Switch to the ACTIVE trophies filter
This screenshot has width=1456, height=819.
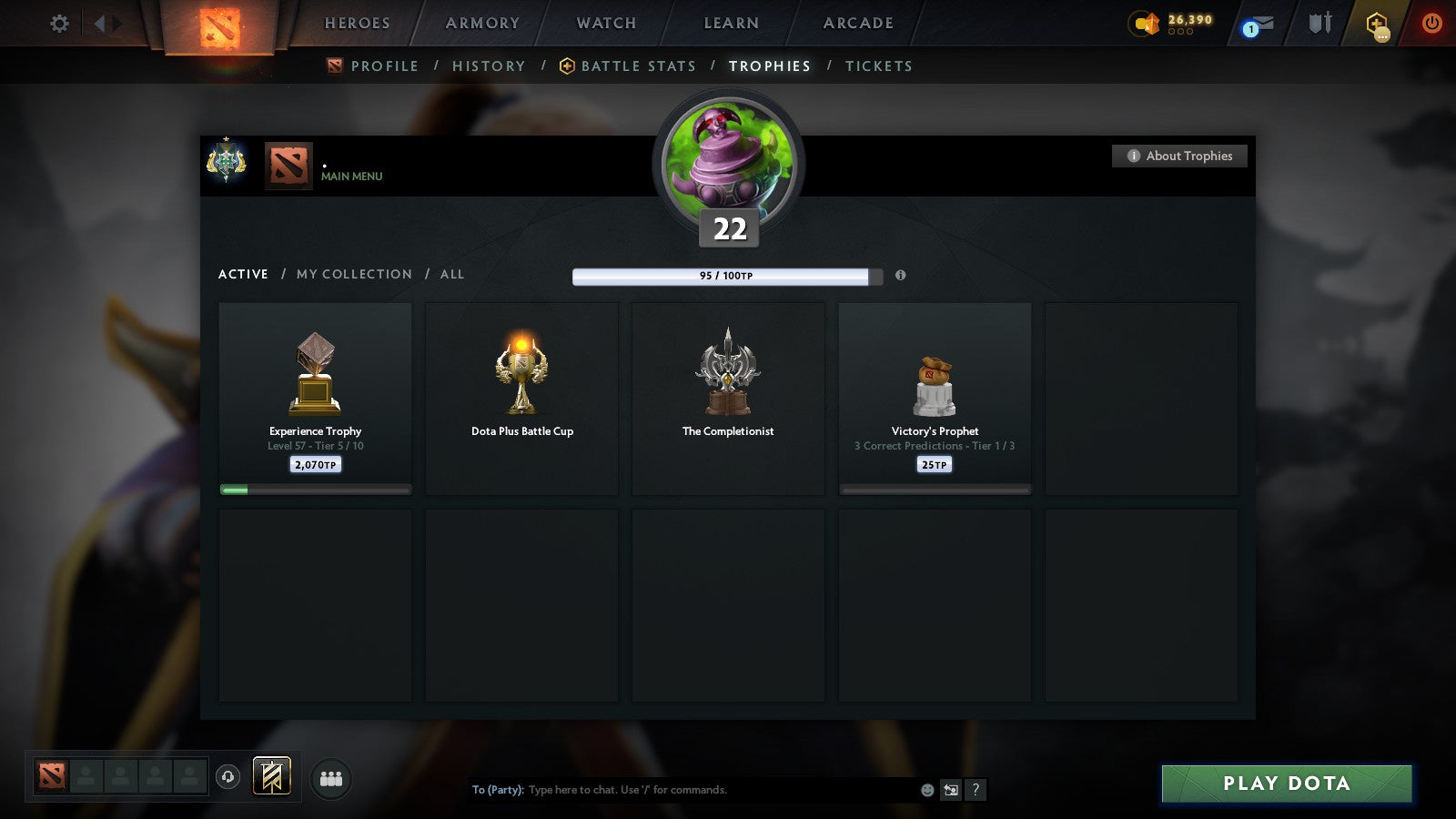coord(243,274)
